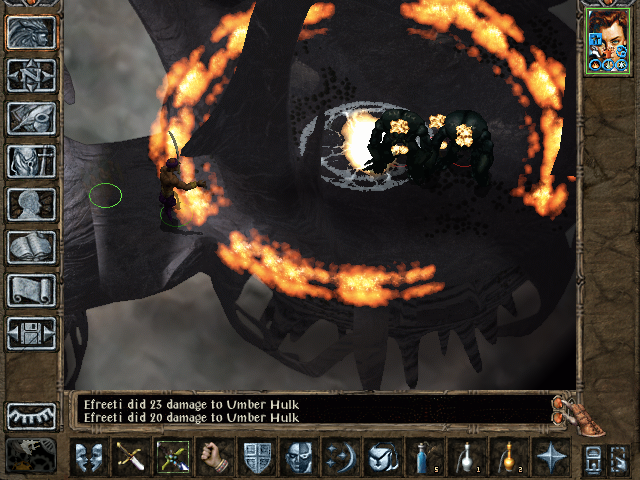Image resolution: width=640 pixels, height=480 pixels.
Task: Click the crescent moon and stars button
Action: coord(341,459)
